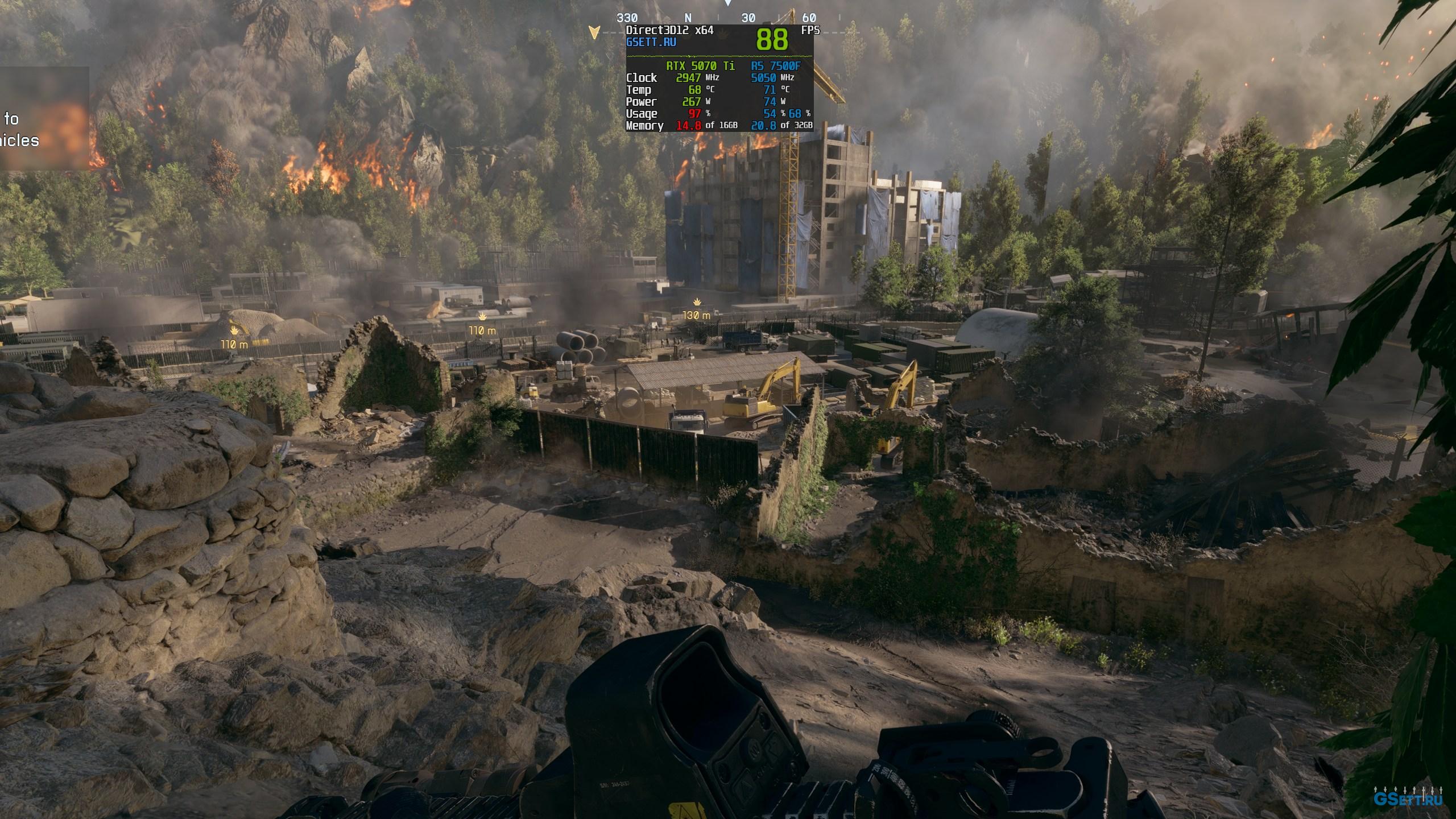The image size is (1456, 819).
Task: Open the GSETT.RU link in the performance overlay
Action: point(651,42)
